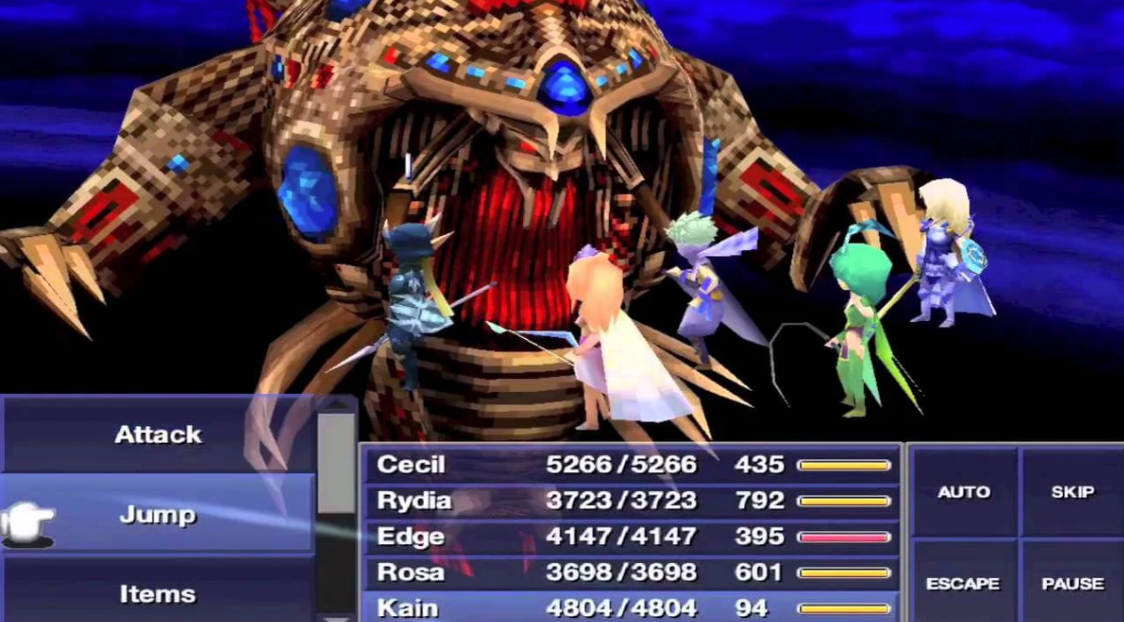Select Rosa's party status row
Viewport: 1124px width, 622px height.
click(x=630, y=573)
